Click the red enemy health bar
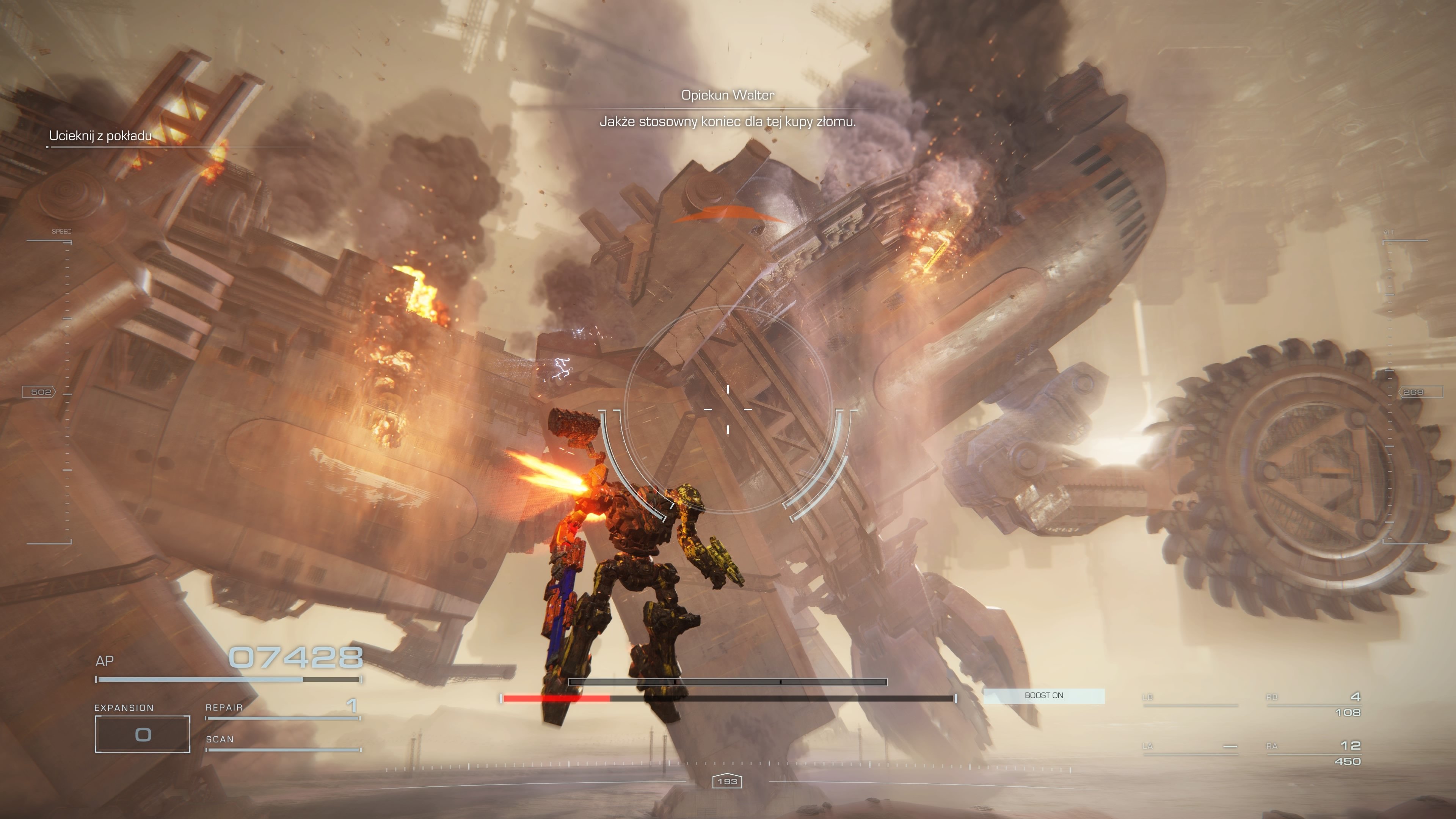Viewport: 1456px width, 819px height. [557, 698]
